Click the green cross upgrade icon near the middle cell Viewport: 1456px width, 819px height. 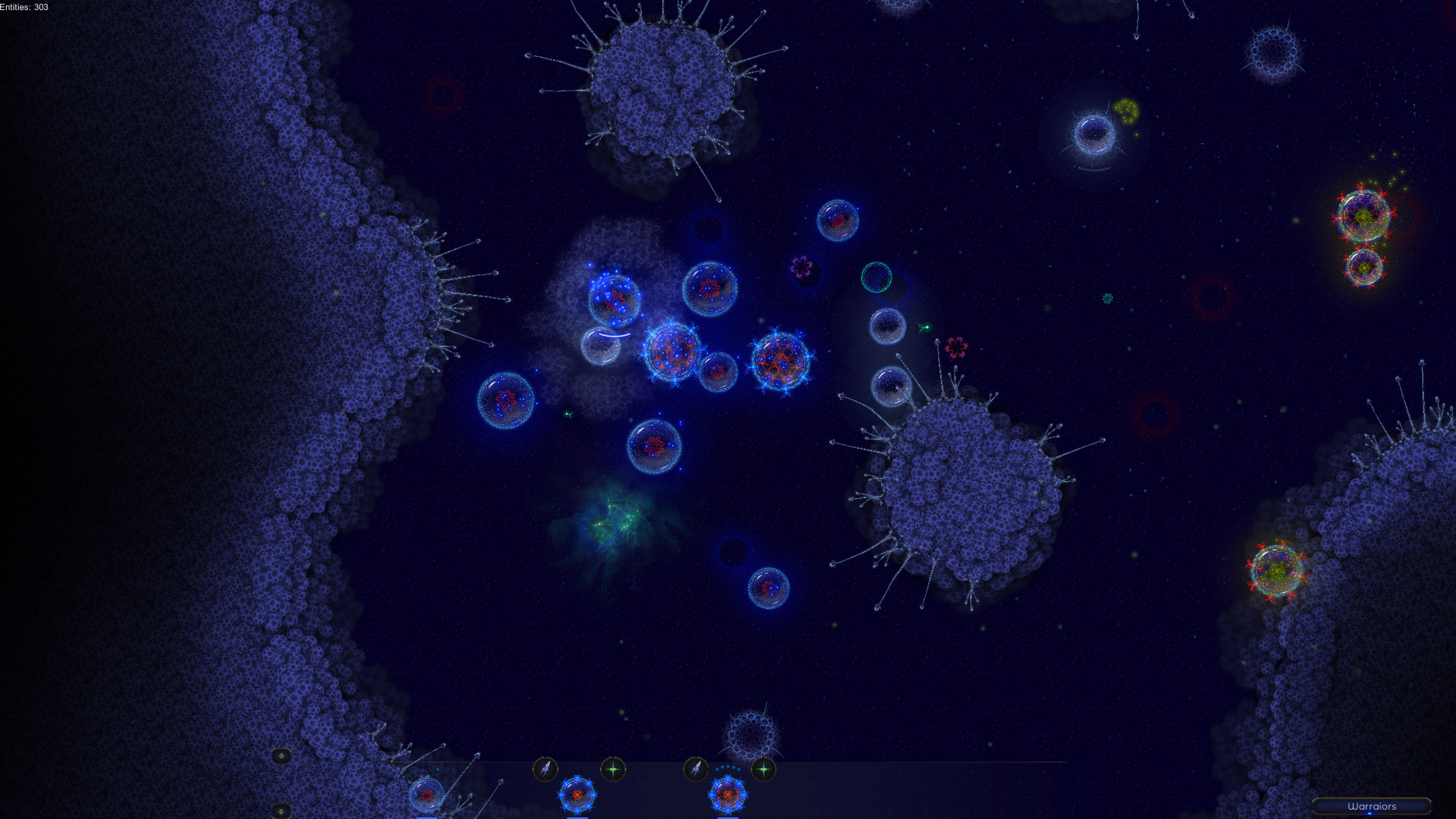click(x=615, y=768)
